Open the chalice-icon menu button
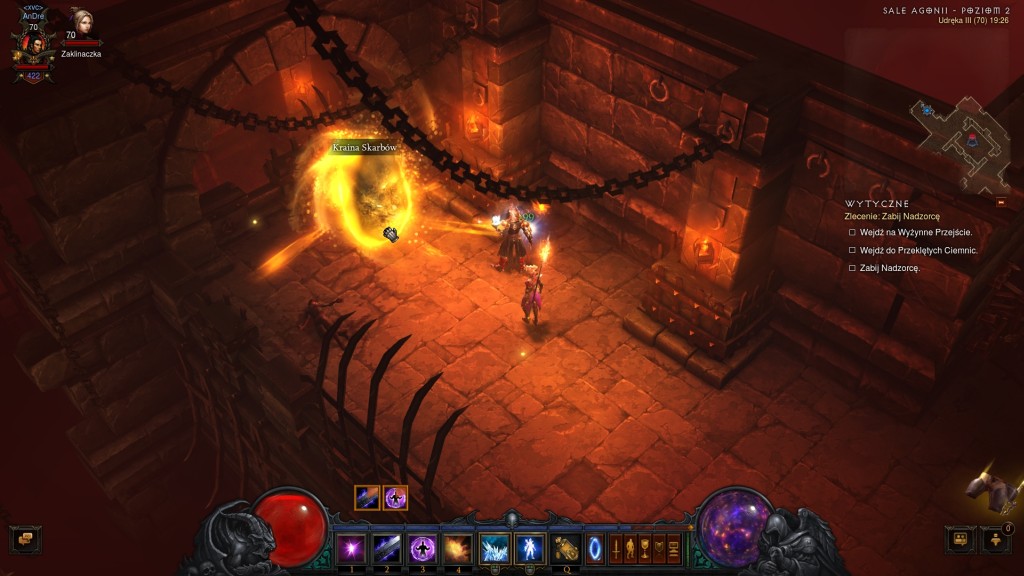1024x576 pixels. [645, 548]
